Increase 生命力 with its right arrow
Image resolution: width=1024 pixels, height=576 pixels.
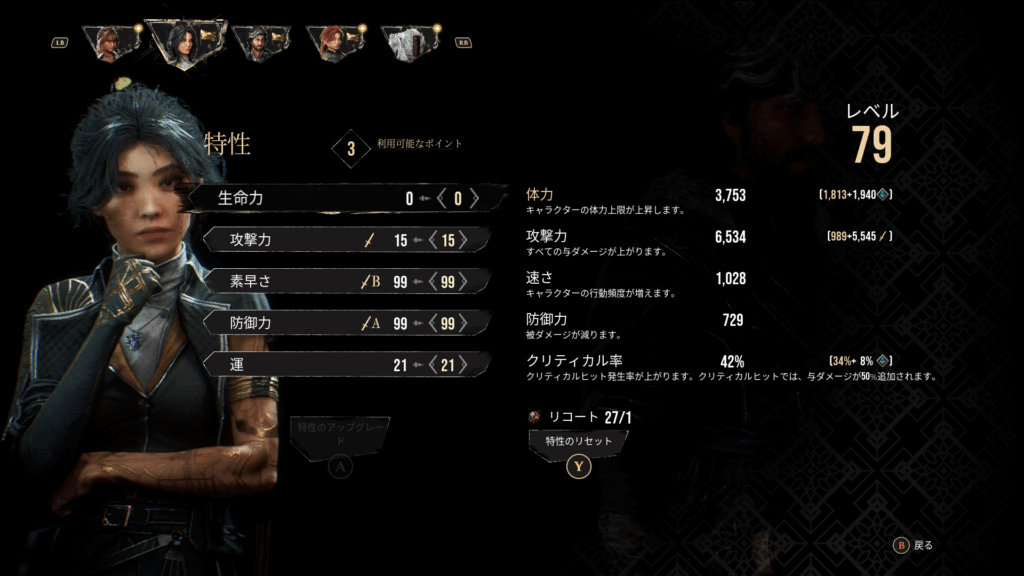tap(475, 198)
